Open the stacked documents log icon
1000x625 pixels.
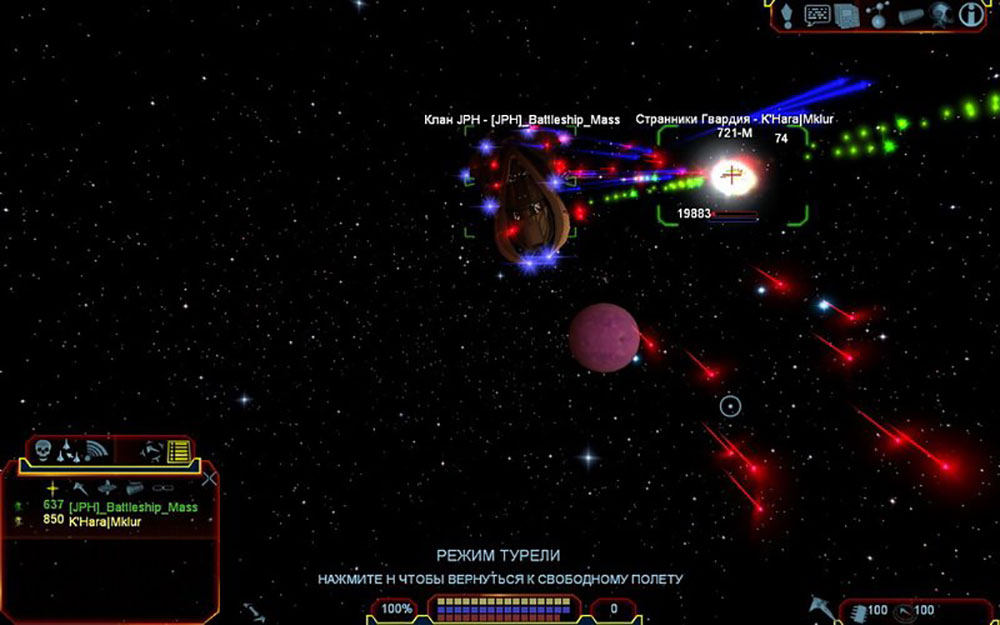click(x=847, y=15)
